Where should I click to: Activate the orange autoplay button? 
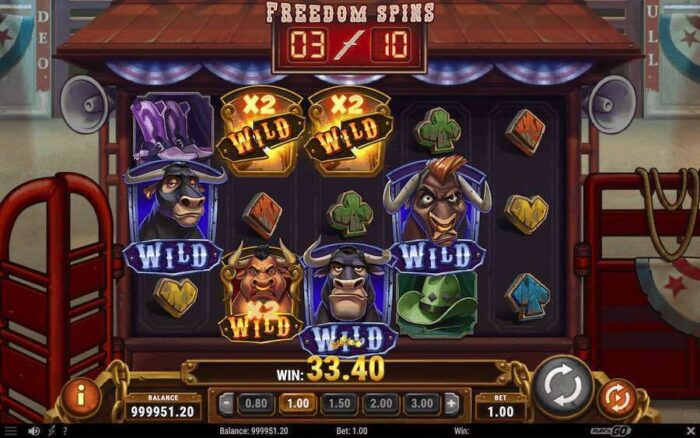point(617,398)
